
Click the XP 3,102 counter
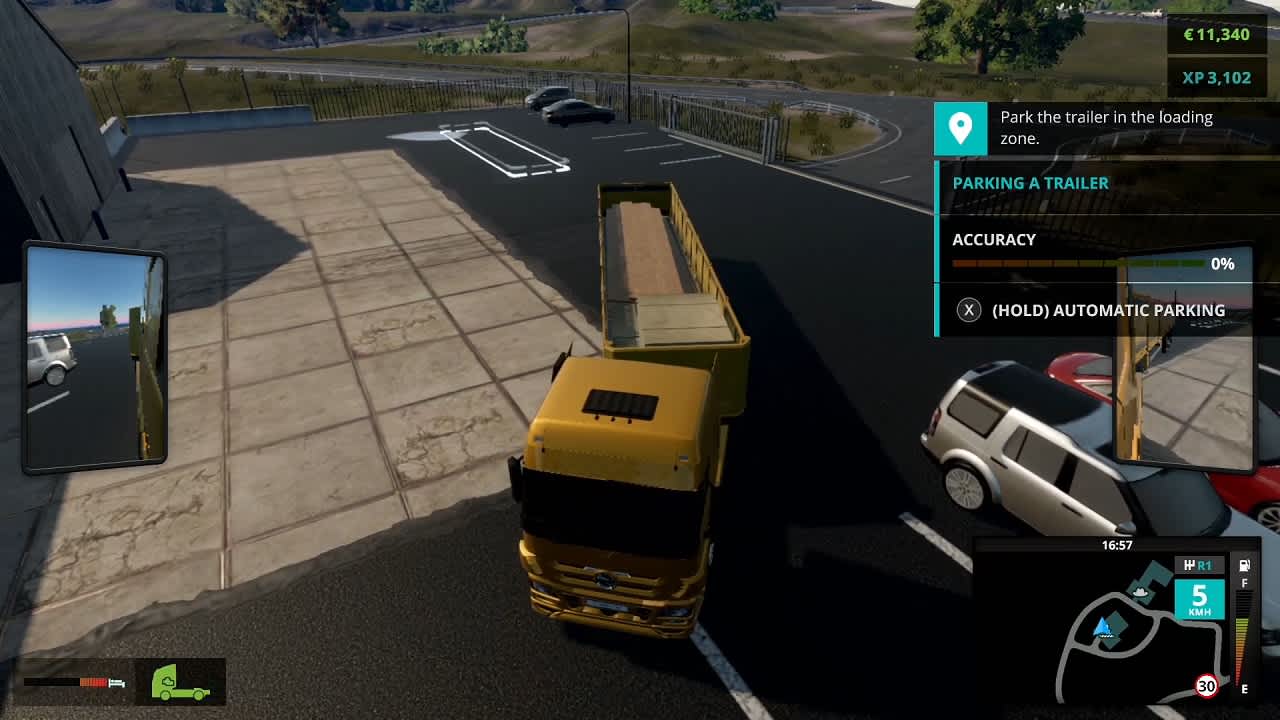pyautogui.click(x=1218, y=76)
